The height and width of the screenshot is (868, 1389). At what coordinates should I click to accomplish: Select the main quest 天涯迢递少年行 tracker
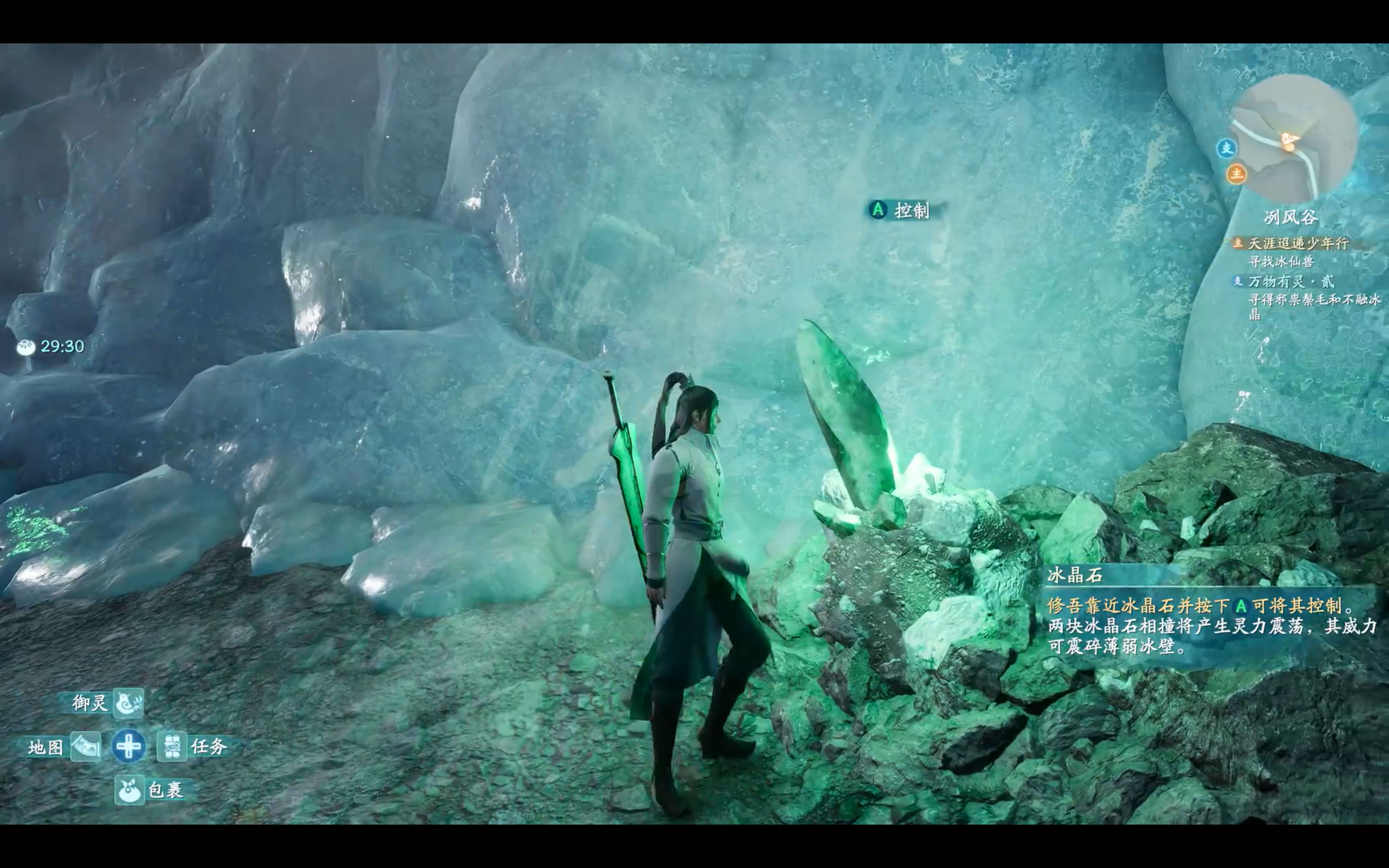[1298, 243]
